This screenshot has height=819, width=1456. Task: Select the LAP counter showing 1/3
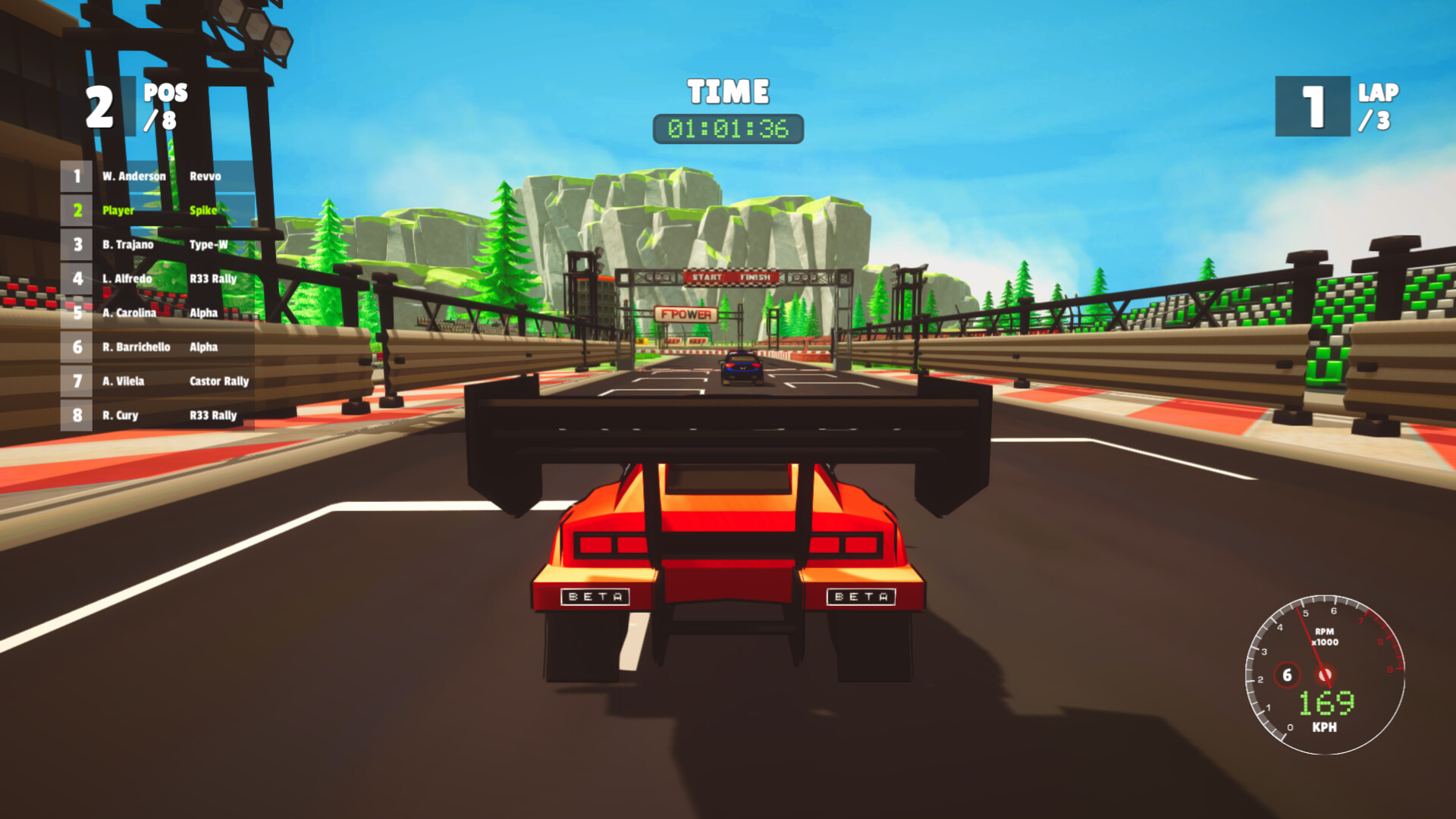tap(1339, 106)
